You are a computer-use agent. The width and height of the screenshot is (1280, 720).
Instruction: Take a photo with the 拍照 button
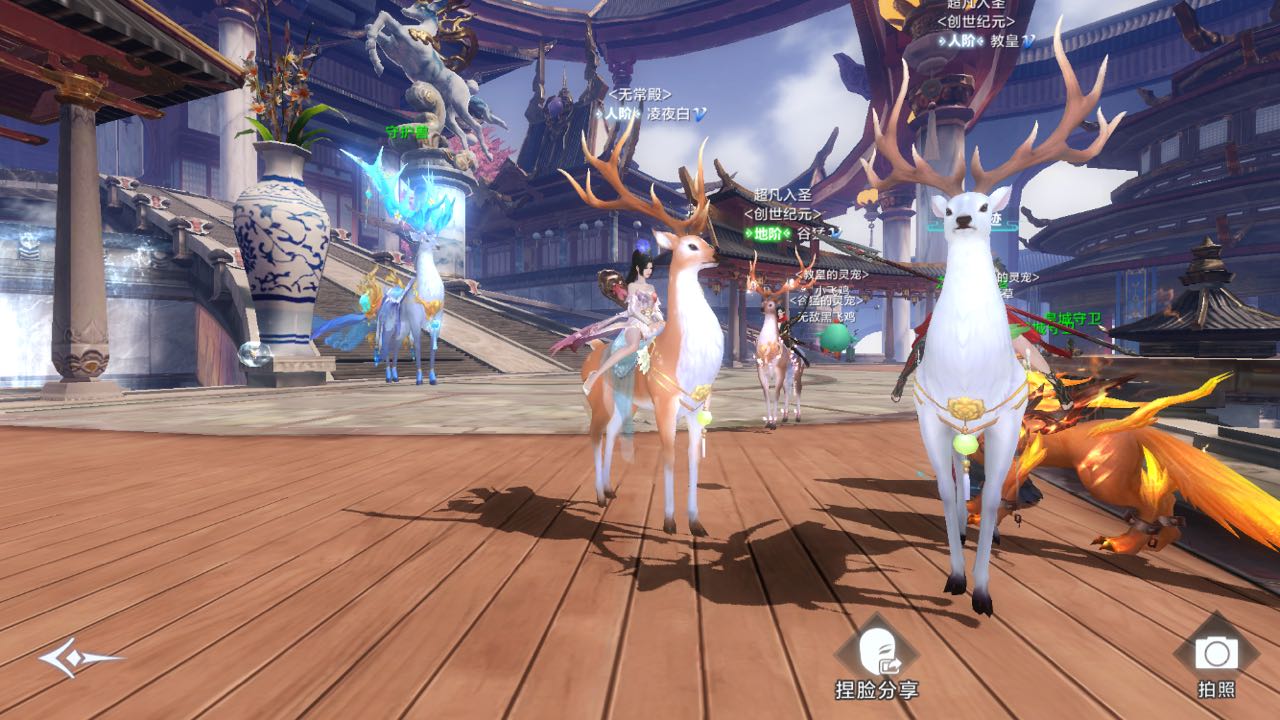(1216, 654)
